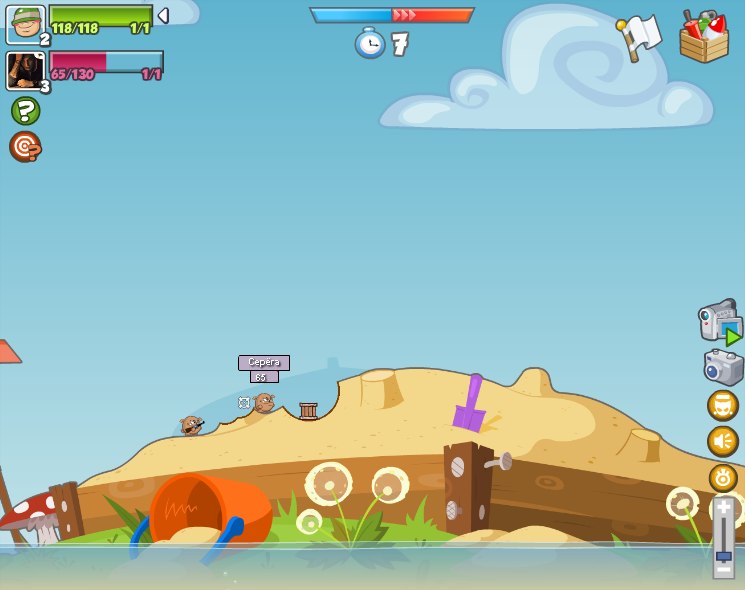Open the green question mark help
745x590 pixels.
pos(25,110)
